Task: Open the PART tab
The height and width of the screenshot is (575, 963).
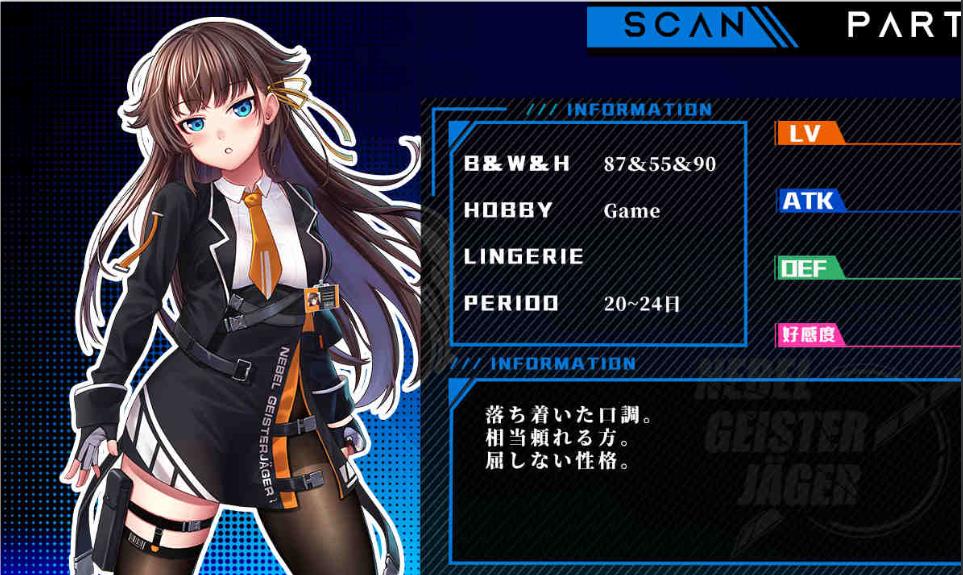Action: [x=903, y=26]
